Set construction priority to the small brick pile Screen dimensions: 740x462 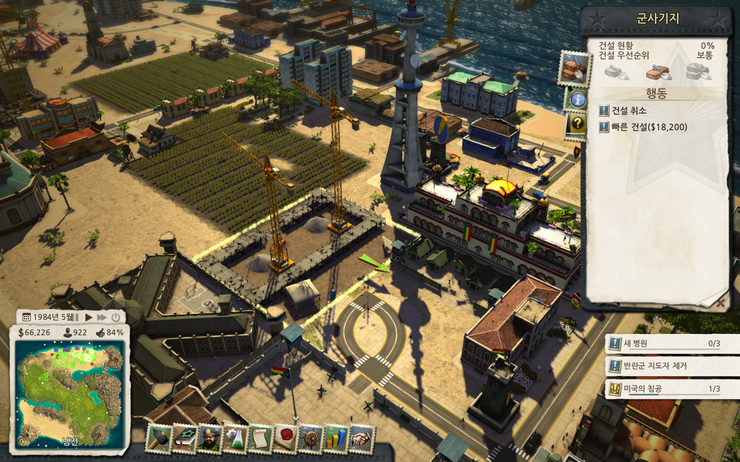[x=616, y=72]
